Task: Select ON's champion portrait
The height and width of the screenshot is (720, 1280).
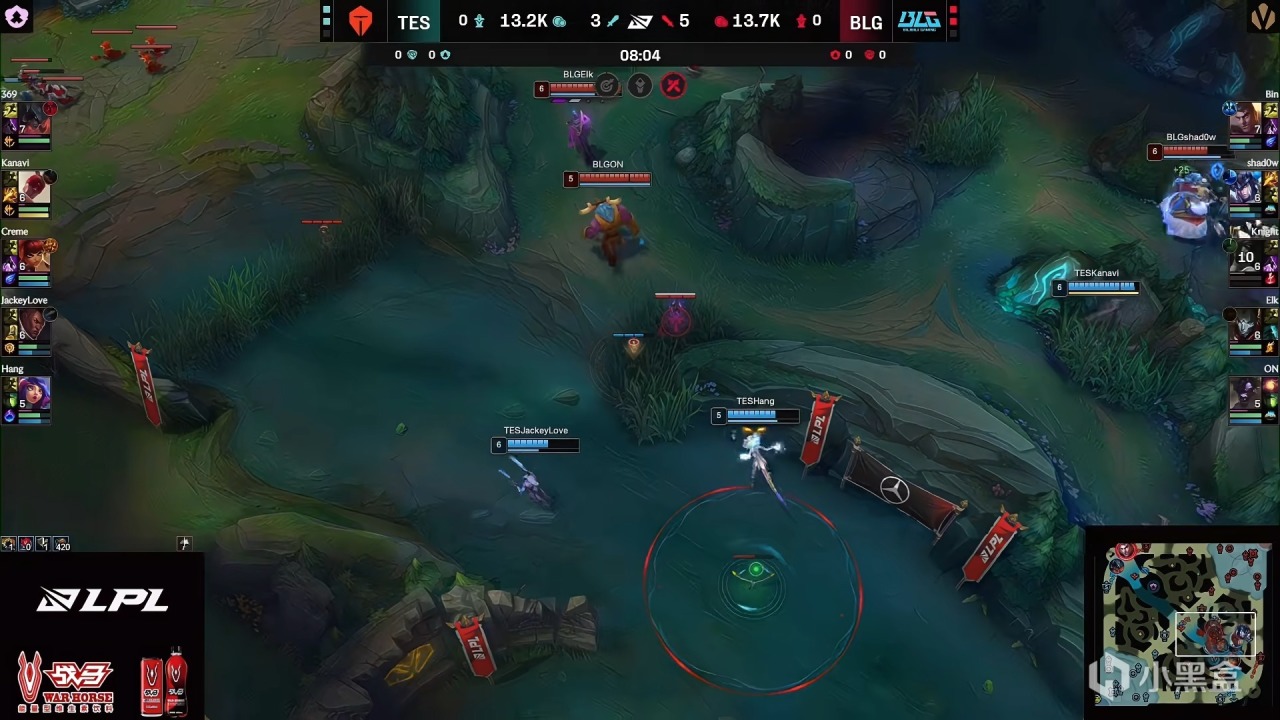Action: [1246, 393]
